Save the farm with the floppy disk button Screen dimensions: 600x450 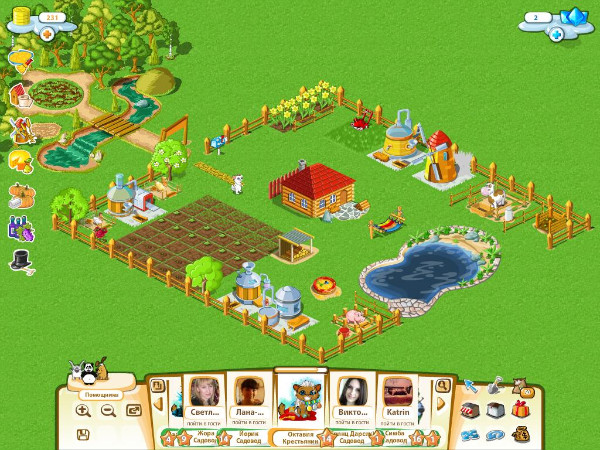point(83,434)
